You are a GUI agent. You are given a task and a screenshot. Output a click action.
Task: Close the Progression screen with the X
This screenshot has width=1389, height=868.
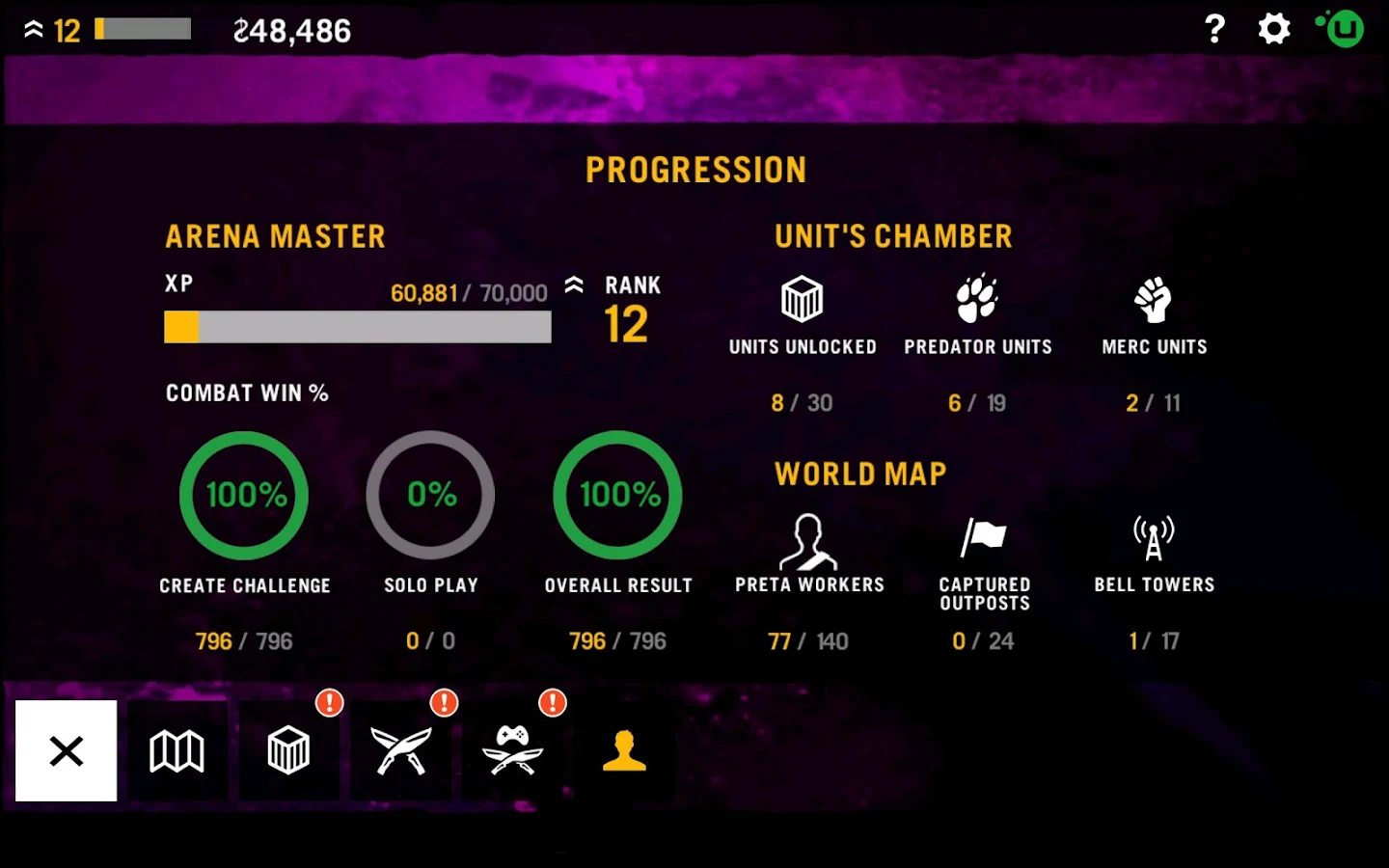pos(66,751)
